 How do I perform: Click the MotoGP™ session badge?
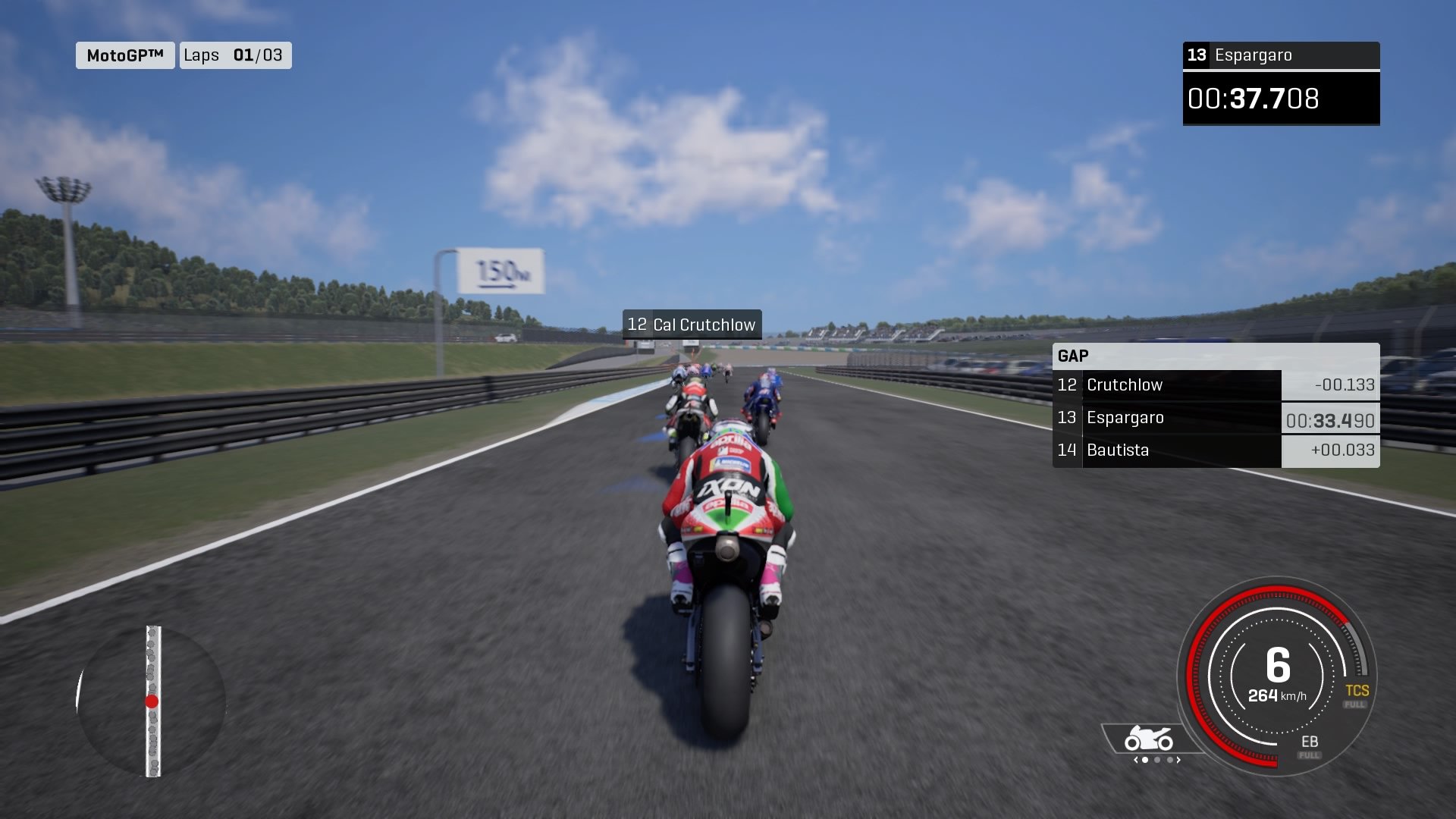pos(124,55)
